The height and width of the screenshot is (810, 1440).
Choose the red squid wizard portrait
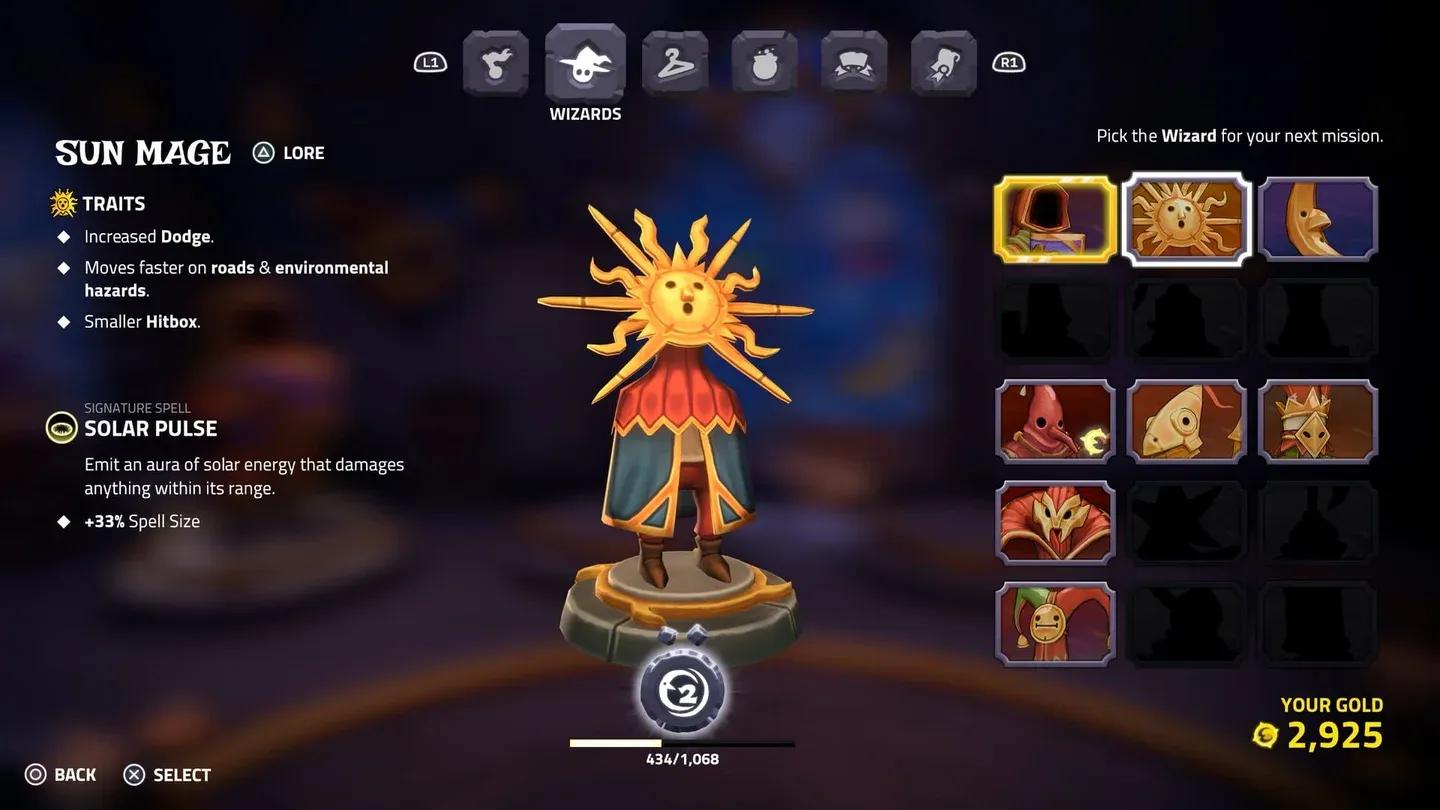pyautogui.click(x=1055, y=422)
